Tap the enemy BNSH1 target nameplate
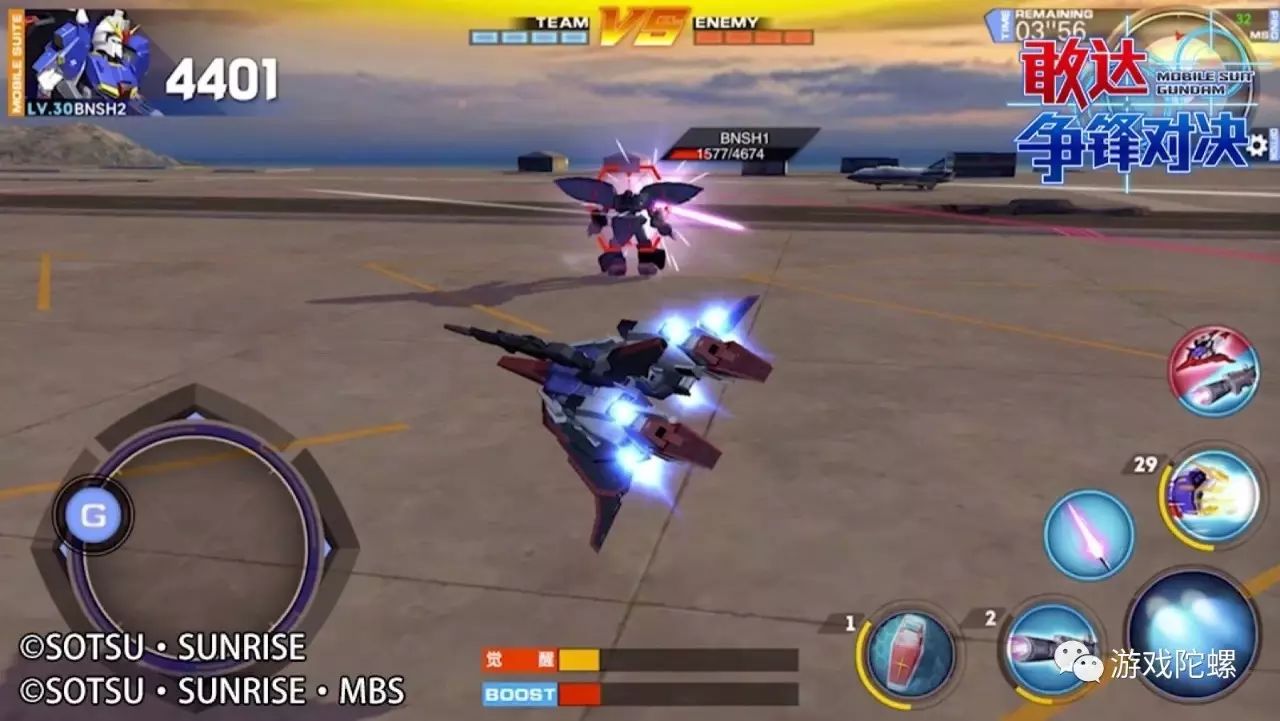 (740, 145)
